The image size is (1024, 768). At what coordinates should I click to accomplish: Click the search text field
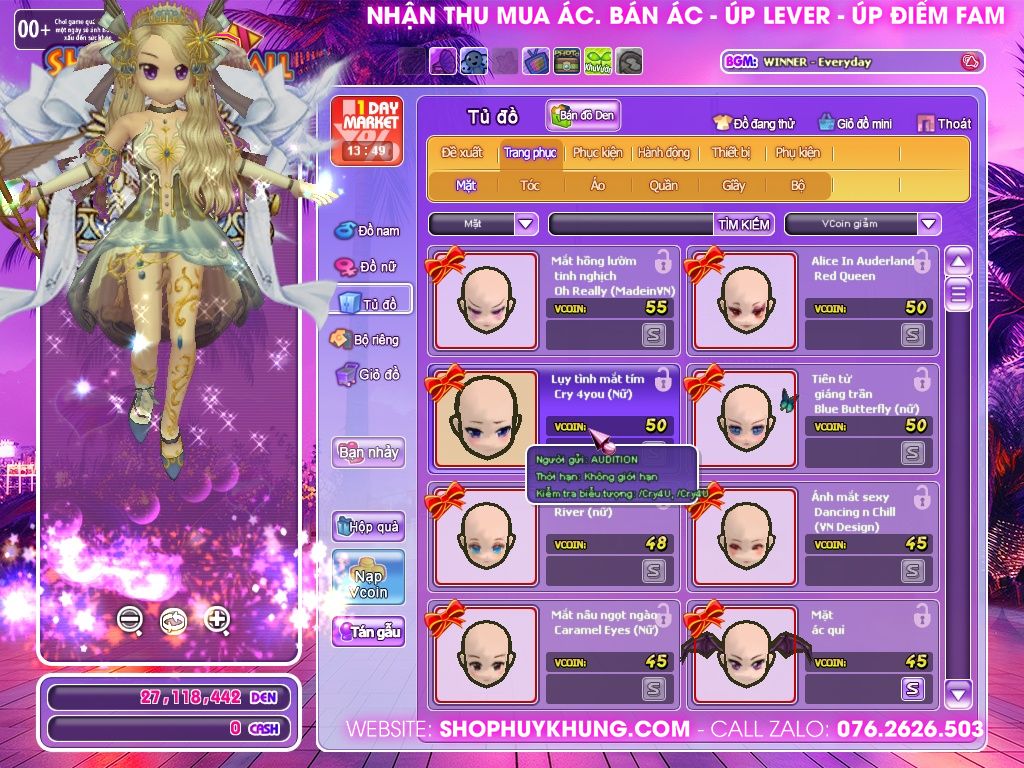pos(630,224)
